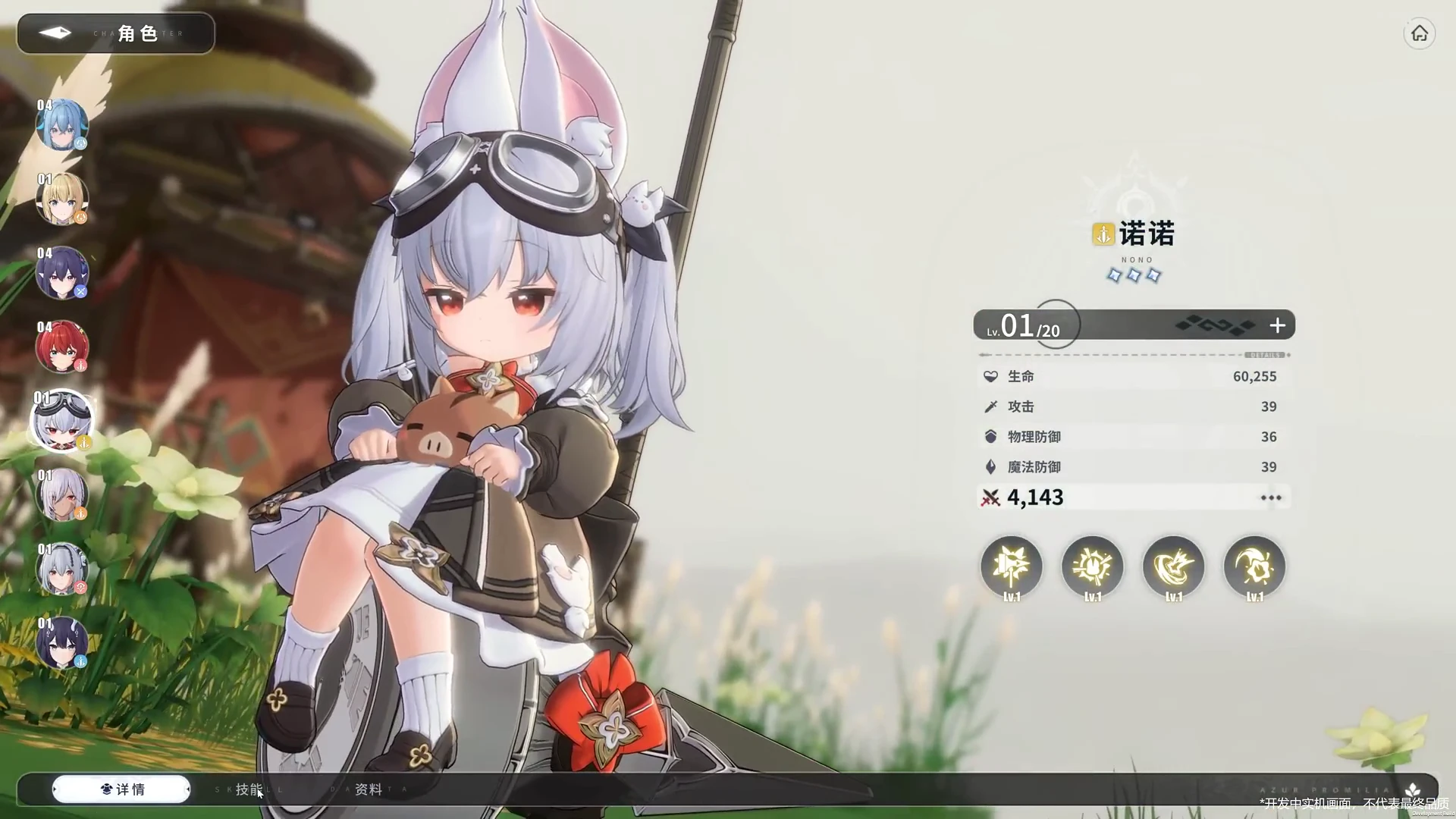Viewport: 1456px width, 819px height.
Task: Select Nono's goggles-wearing portrait in the list
Action: pyautogui.click(x=62, y=421)
